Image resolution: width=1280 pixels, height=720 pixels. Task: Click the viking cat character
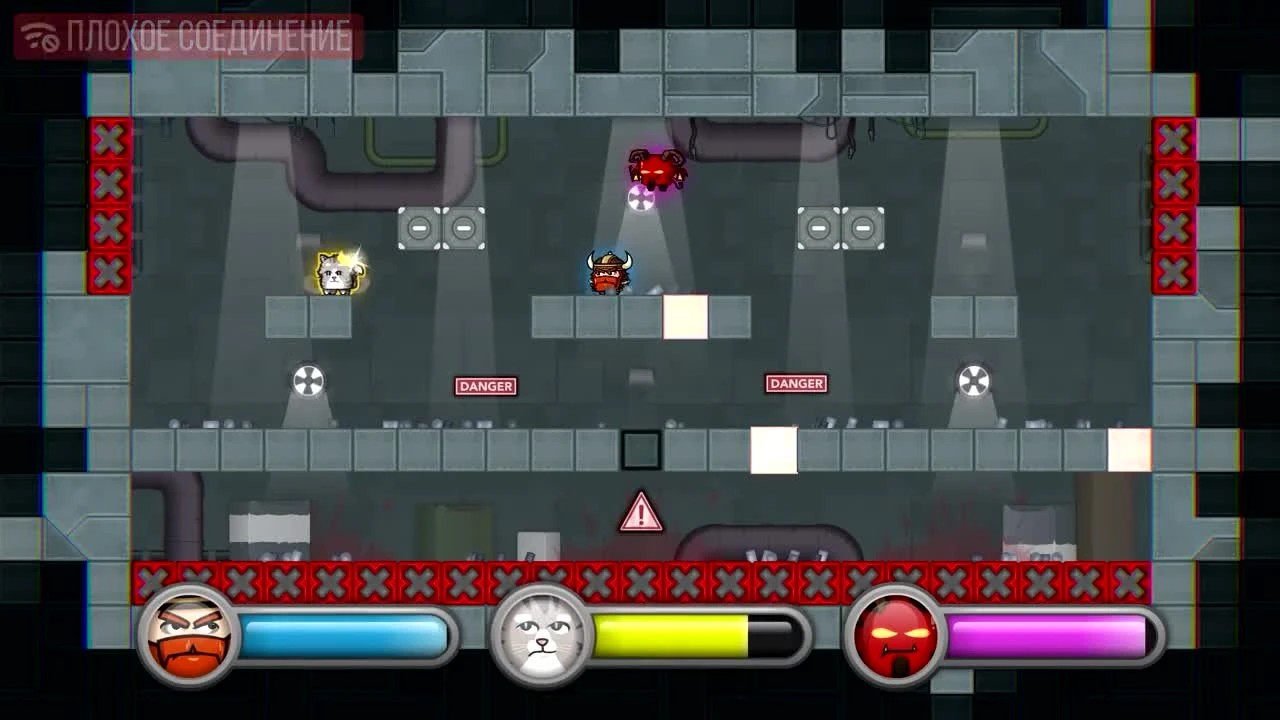coord(609,273)
